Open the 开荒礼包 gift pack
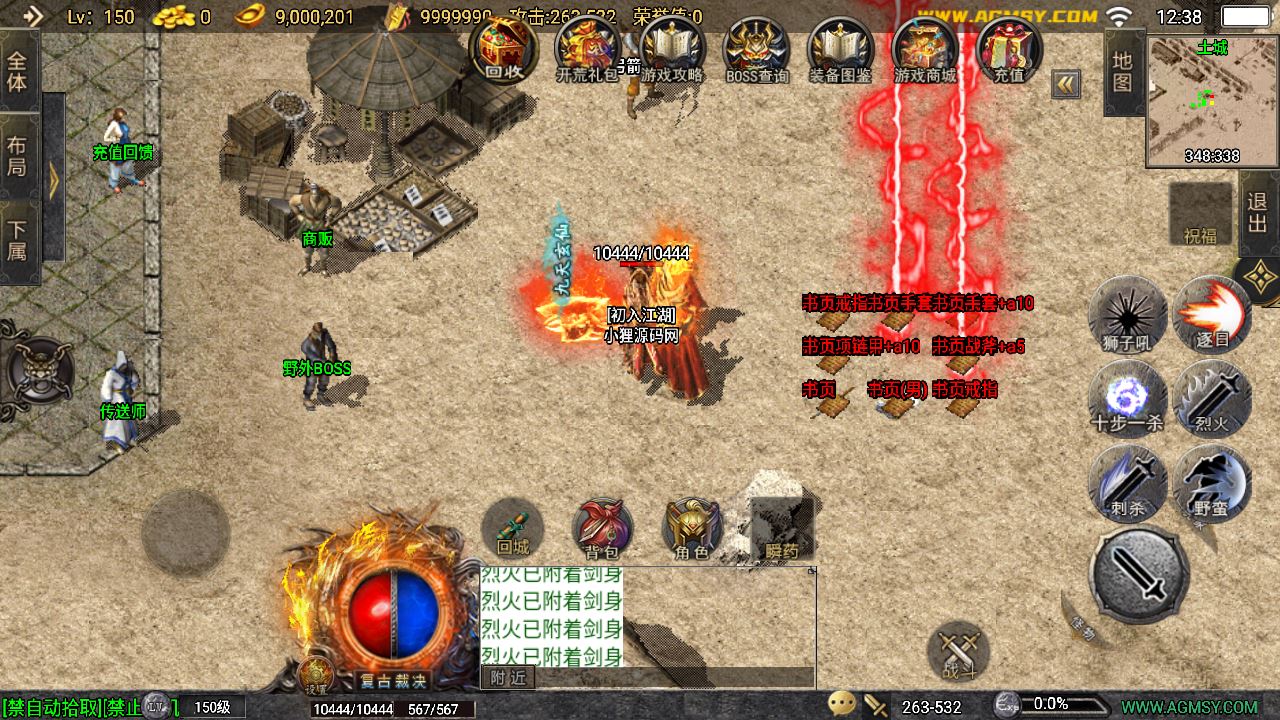This screenshot has width=1280, height=720. pyautogui.click(x=588, y=48)
